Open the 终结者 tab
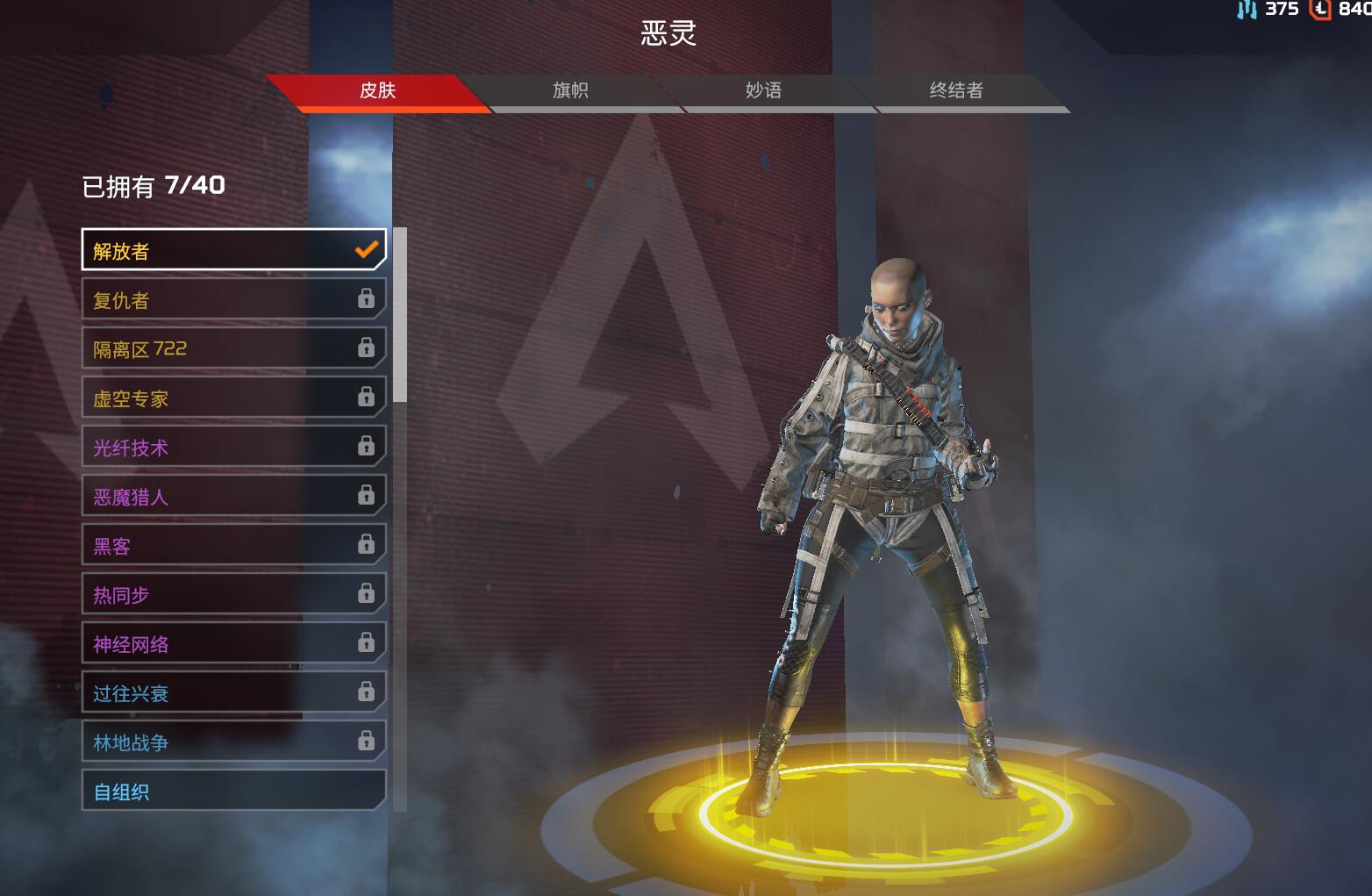 coord(956,90)
